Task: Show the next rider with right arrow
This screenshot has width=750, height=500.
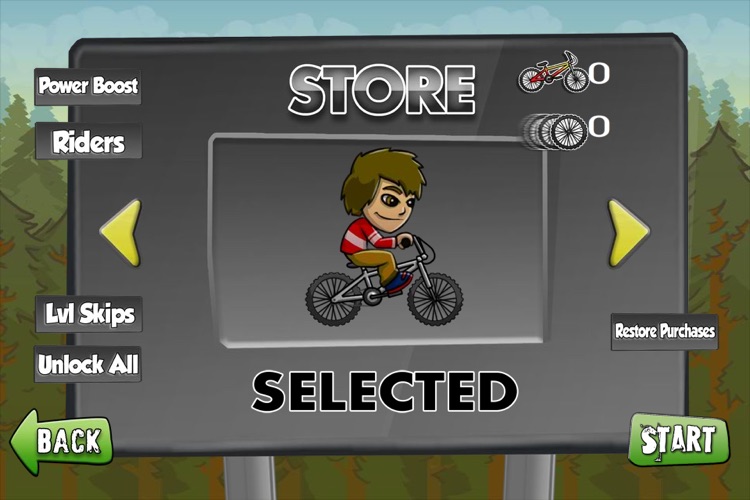Action: click(628, 233)
